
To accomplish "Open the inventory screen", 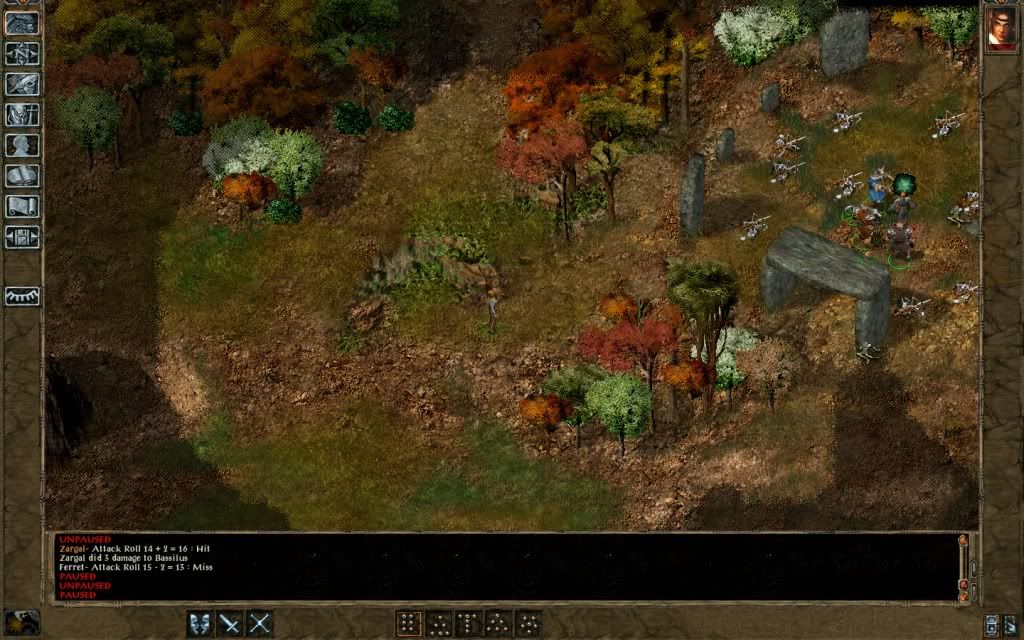I will click(21, 114).
